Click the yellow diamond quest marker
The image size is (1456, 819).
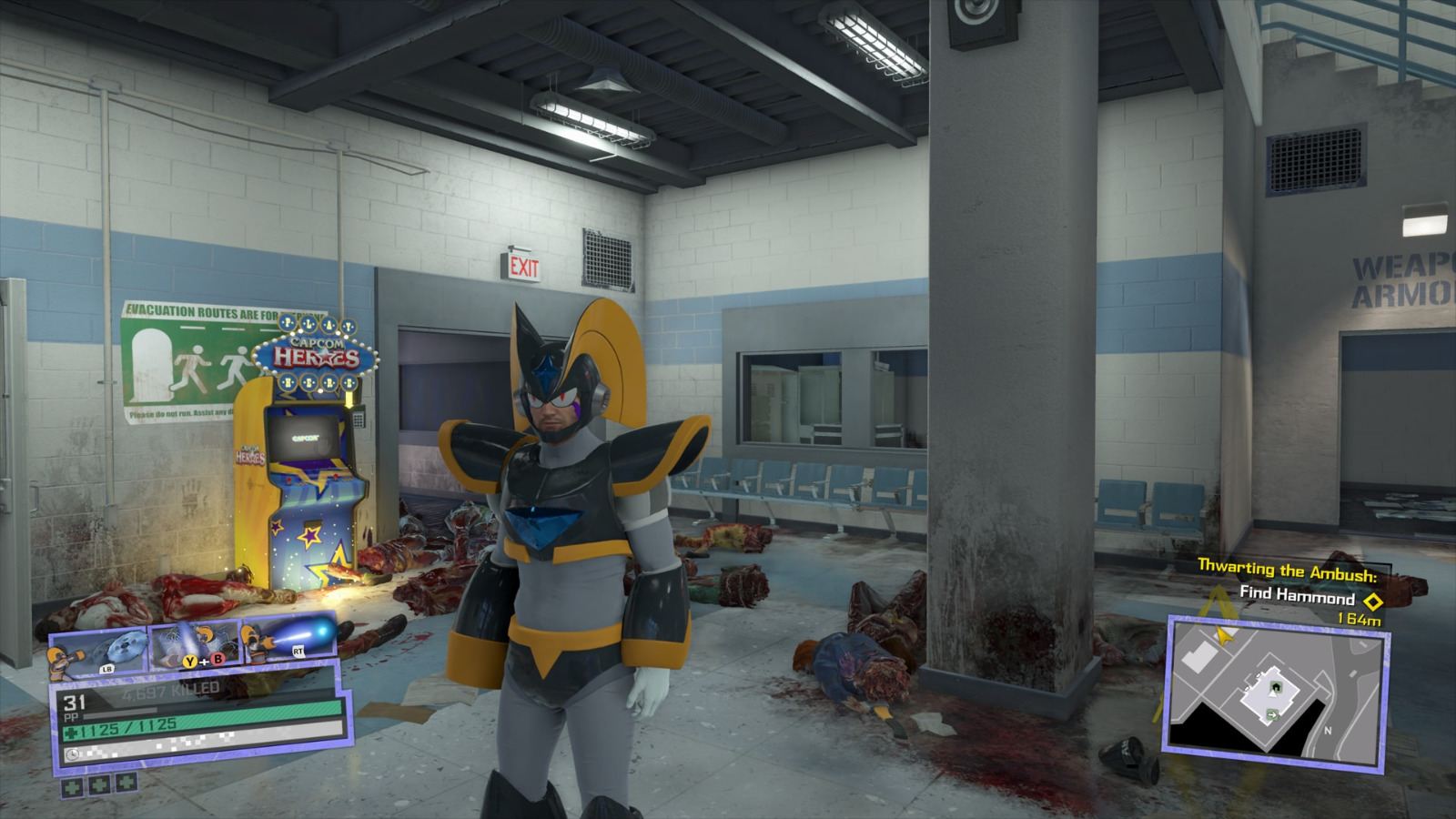(x=1373, y=601)
